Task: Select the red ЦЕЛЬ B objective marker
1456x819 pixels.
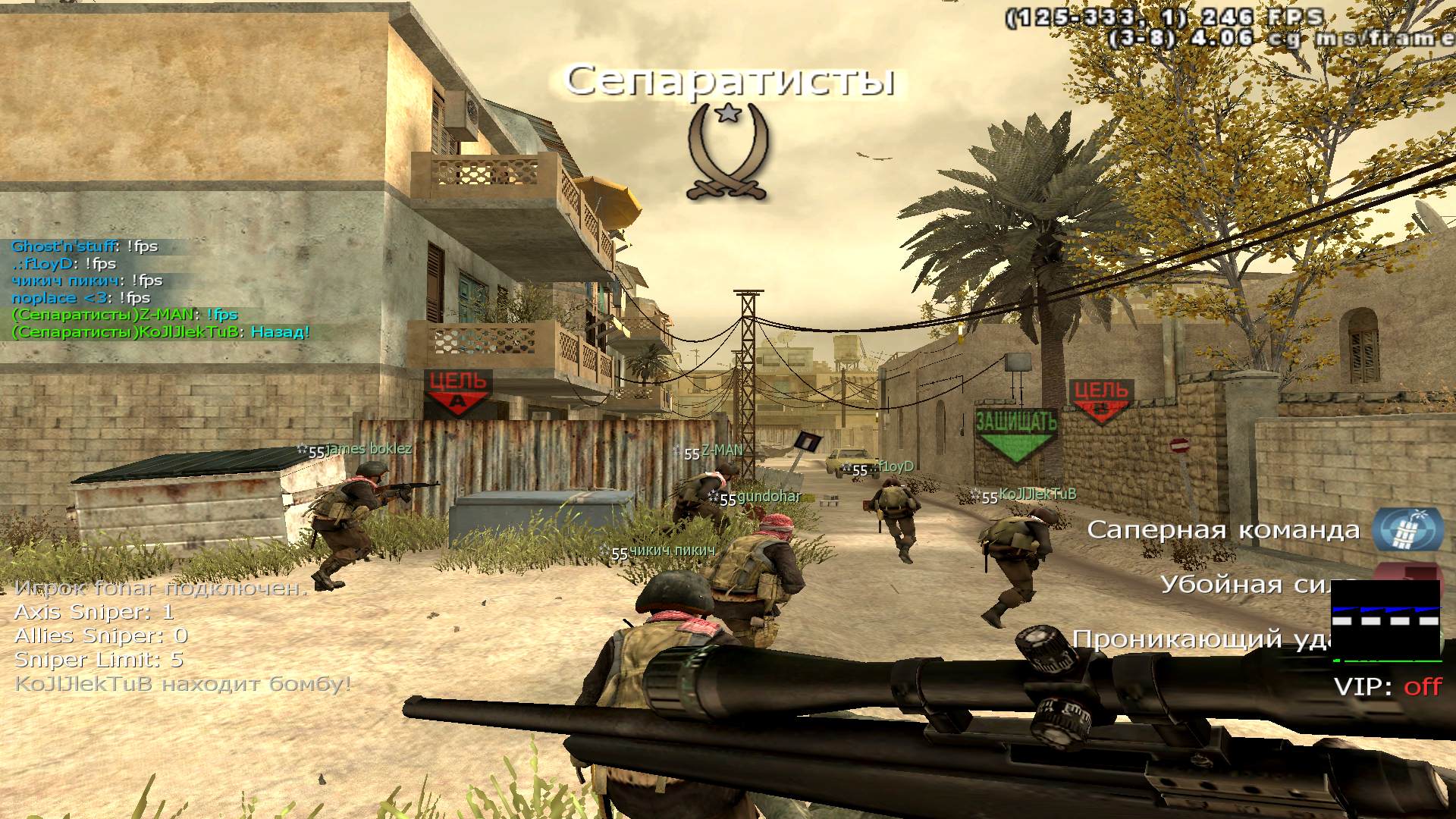Action: pos(1101,401)
